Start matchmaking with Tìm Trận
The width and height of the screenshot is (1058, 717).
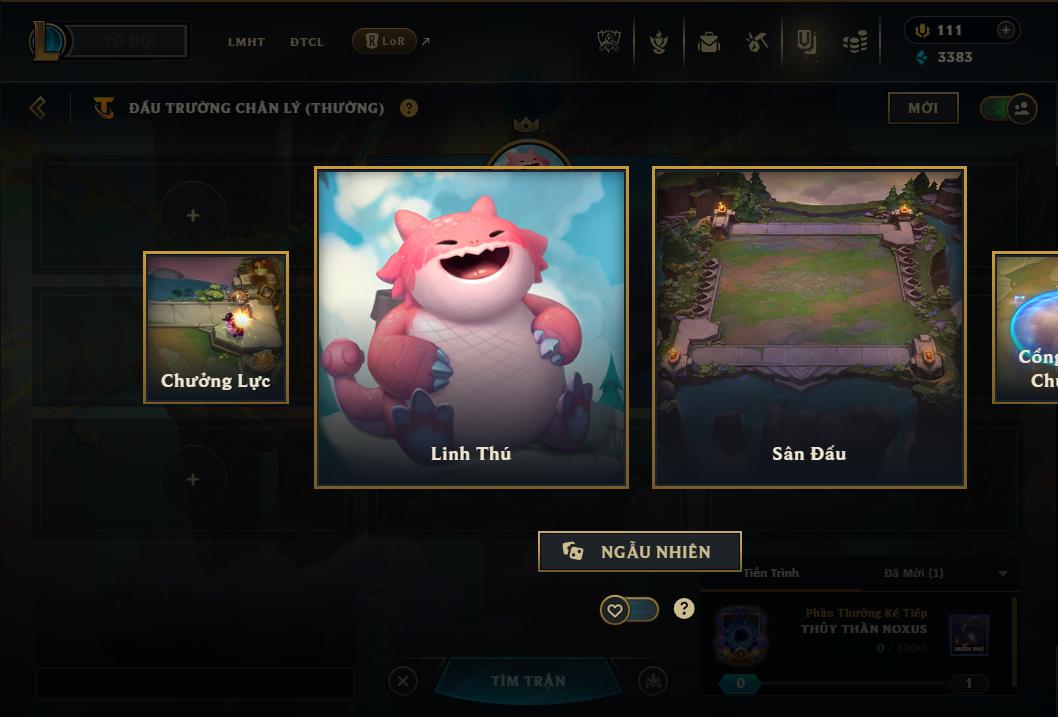point(528,681)
